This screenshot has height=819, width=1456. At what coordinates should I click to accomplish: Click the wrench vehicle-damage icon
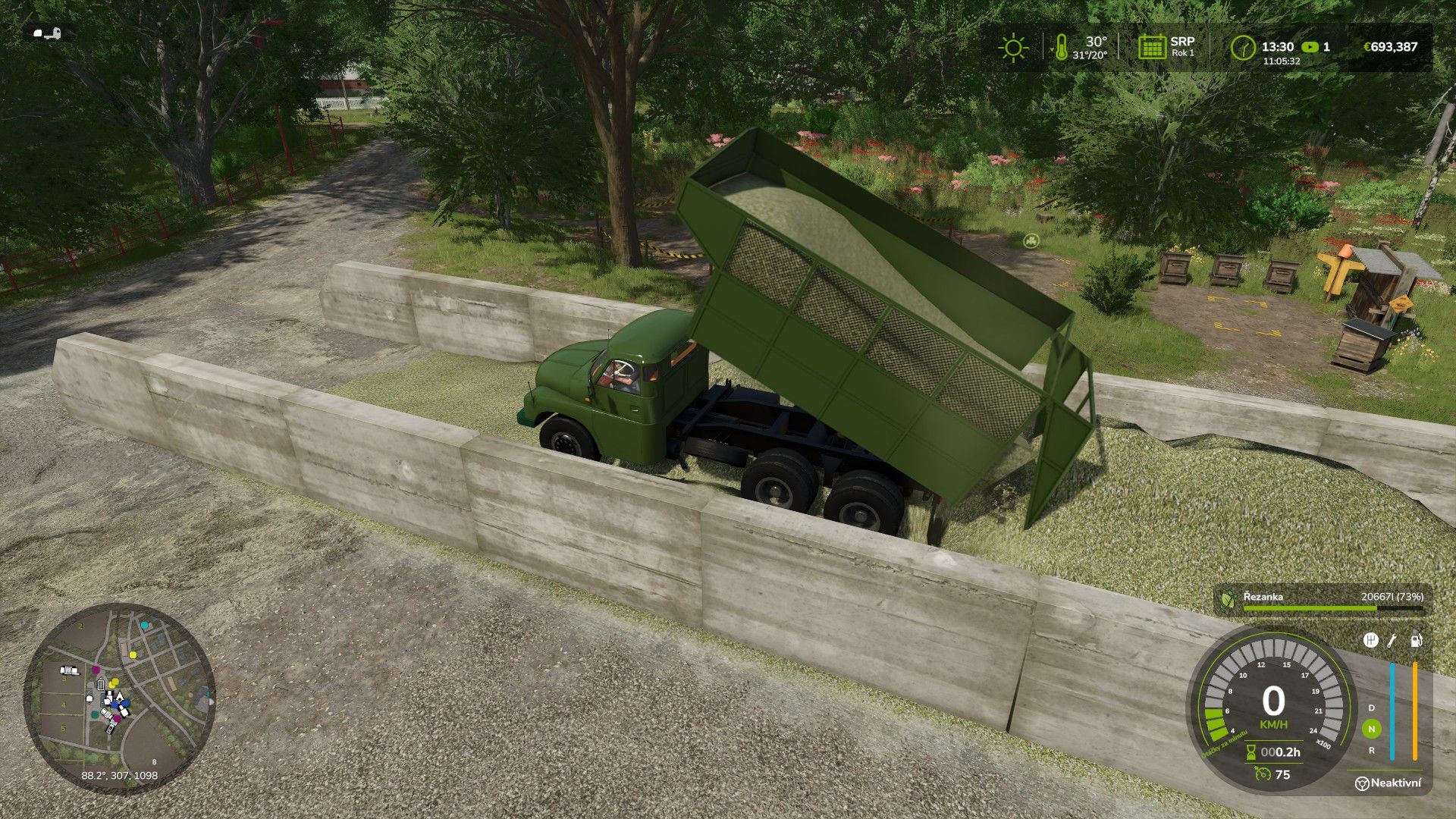[1392, 642]
